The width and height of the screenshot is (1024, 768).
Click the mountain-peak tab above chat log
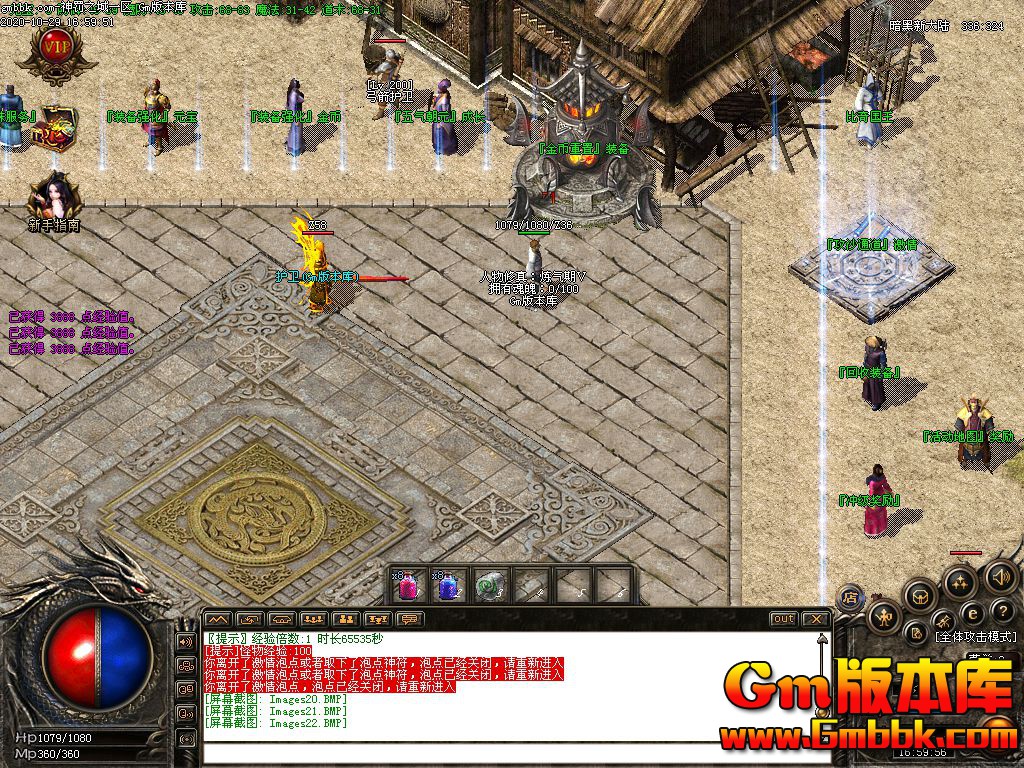[x=218, y=620]
